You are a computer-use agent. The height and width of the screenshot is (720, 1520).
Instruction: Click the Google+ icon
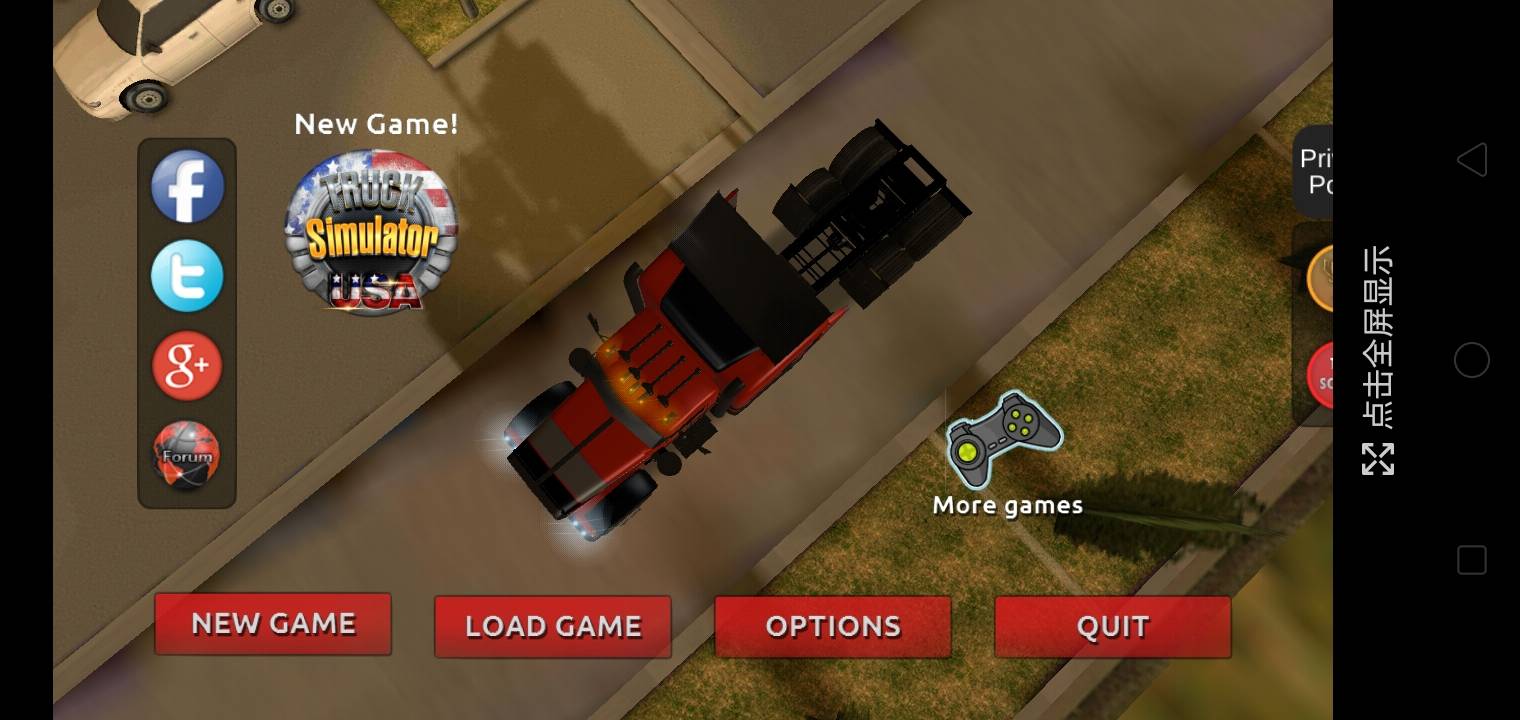pos(186,364)
